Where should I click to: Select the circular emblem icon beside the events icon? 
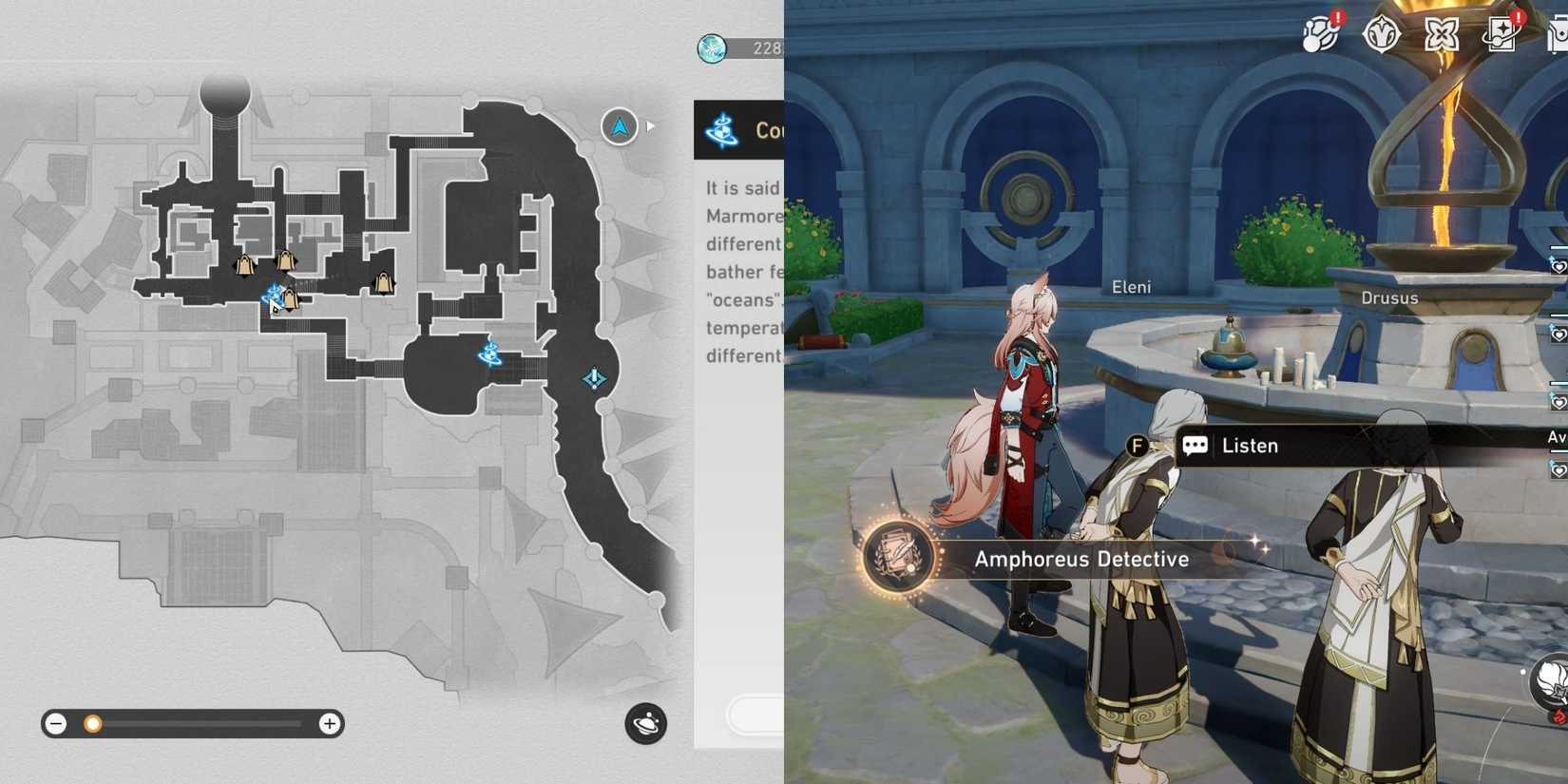(1380, 33)
